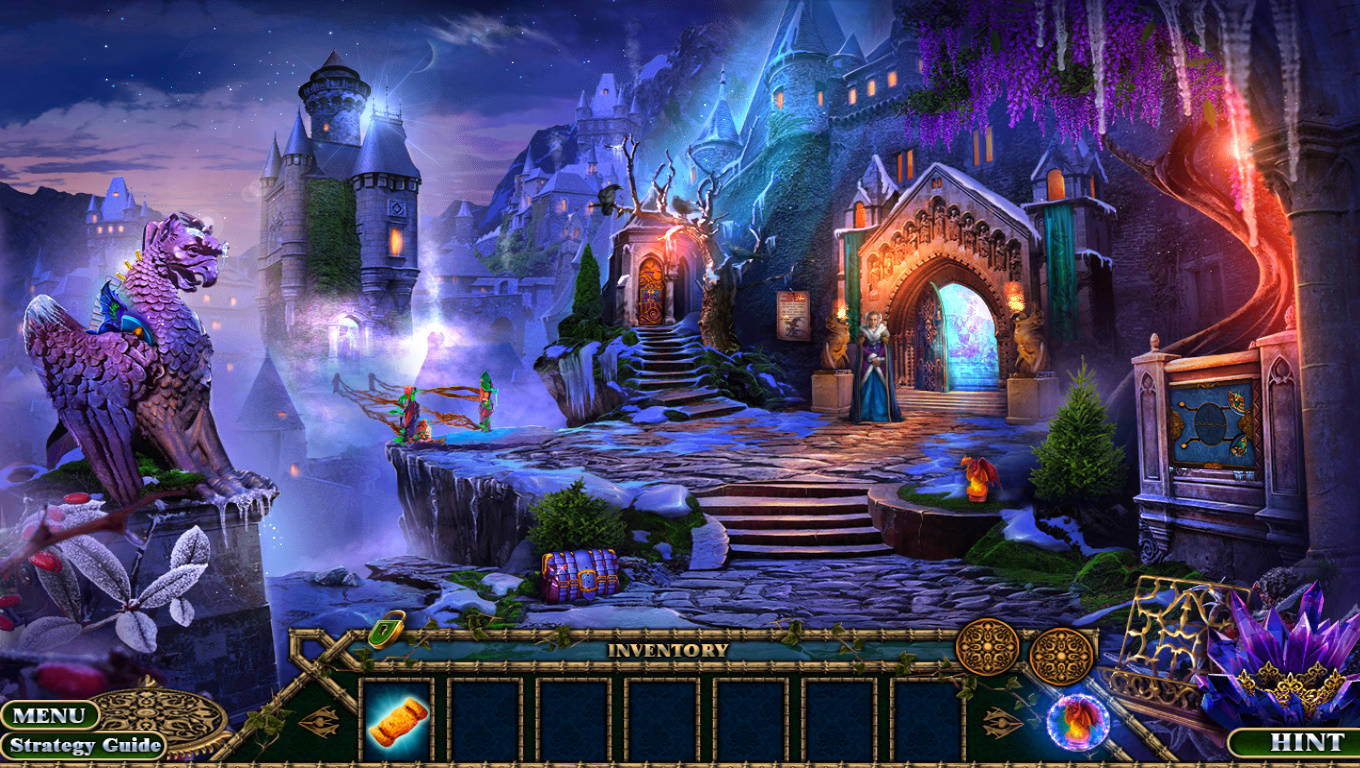Viewport: 1360px width, 768px height.
Task: Toggle the green inventory padlock
Action: click(x=386, y=629)
